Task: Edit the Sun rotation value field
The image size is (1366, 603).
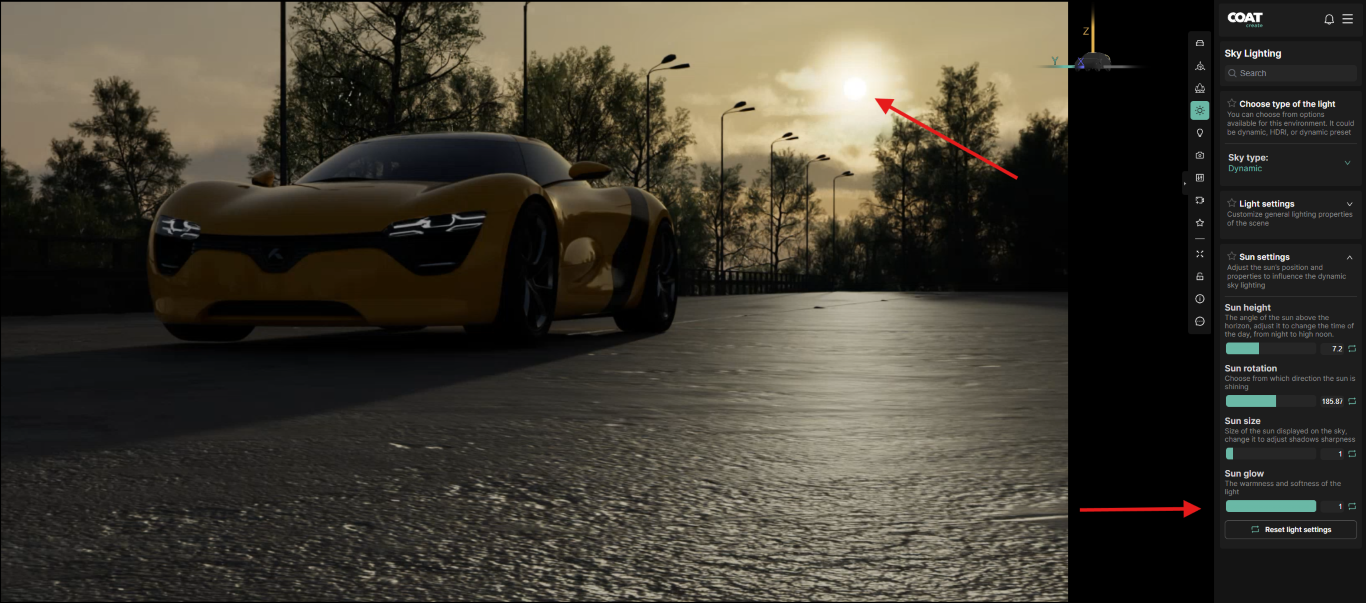Action: pyautogui.click(x=1332, y=401)
